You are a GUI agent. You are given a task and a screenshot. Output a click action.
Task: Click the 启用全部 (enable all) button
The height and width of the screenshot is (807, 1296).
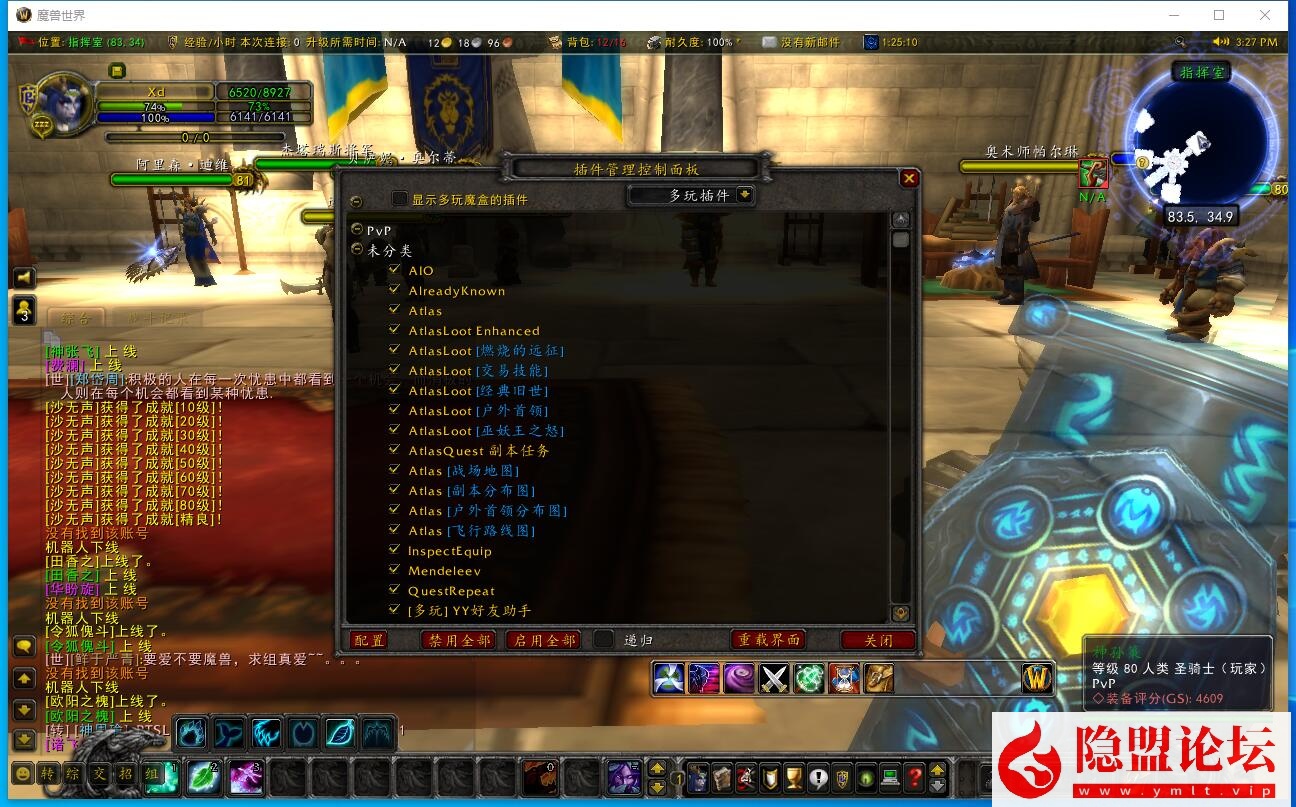point(544,640)
